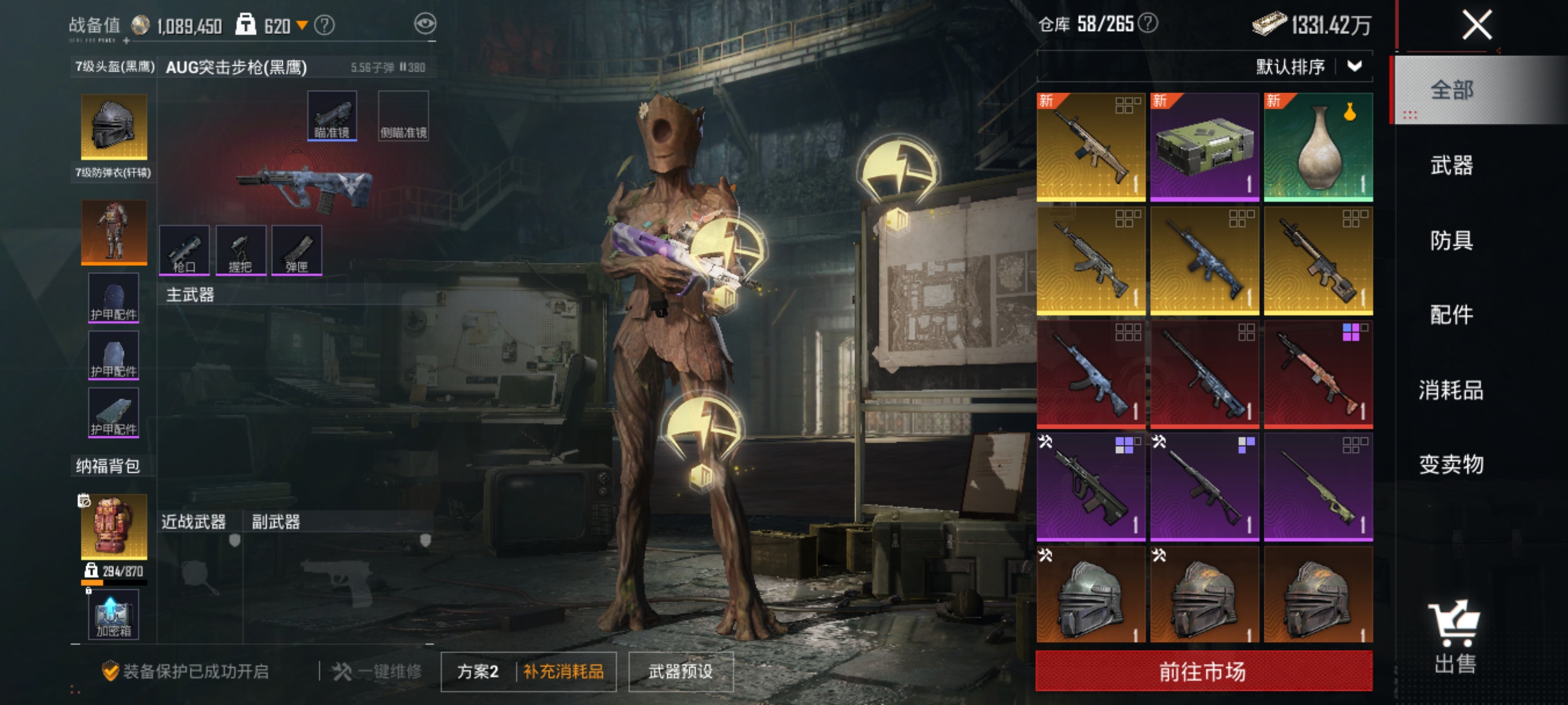Switch to the 武器 category tab

pos(1451,165)
